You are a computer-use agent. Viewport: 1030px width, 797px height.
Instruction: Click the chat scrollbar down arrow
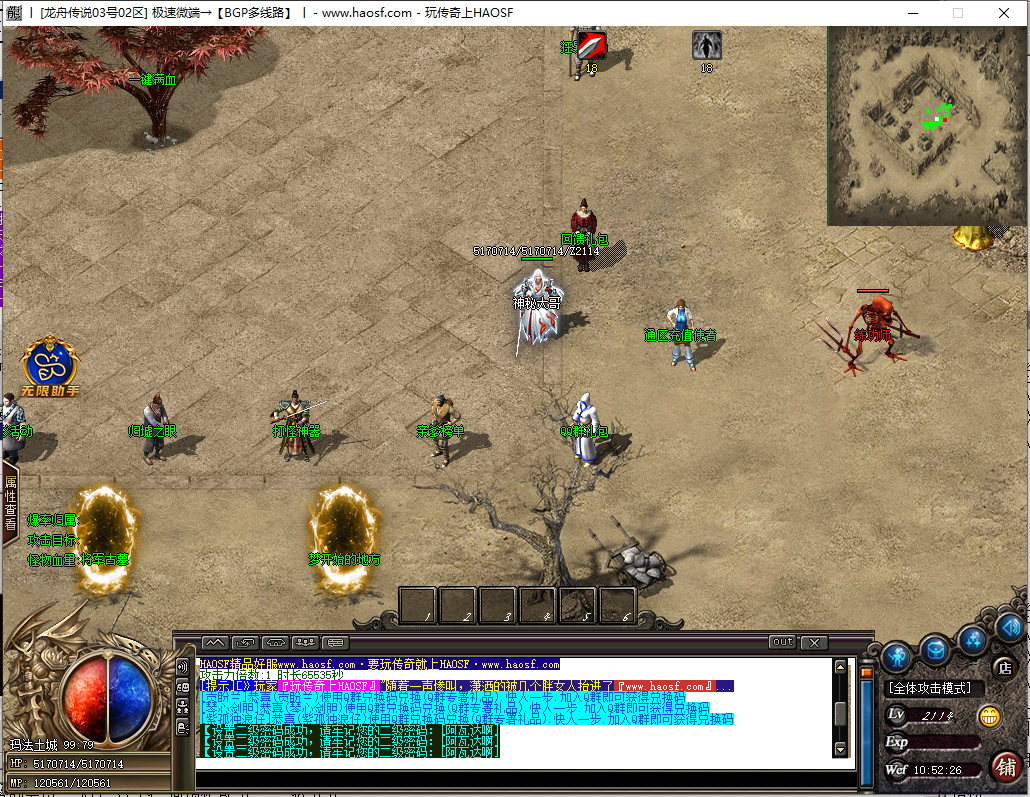coord(840,749)
